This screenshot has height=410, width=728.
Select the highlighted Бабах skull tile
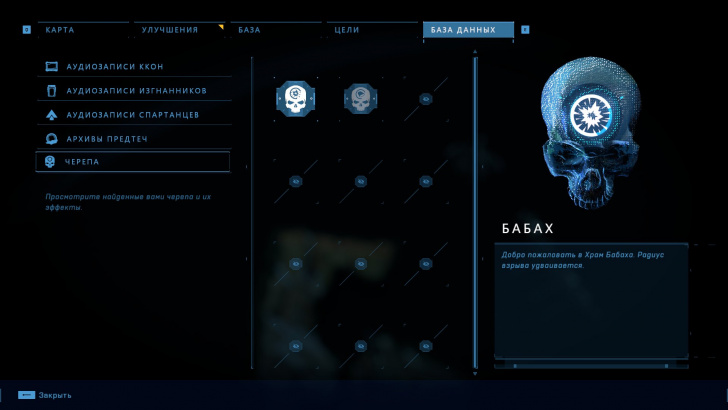tap(295, 98)
